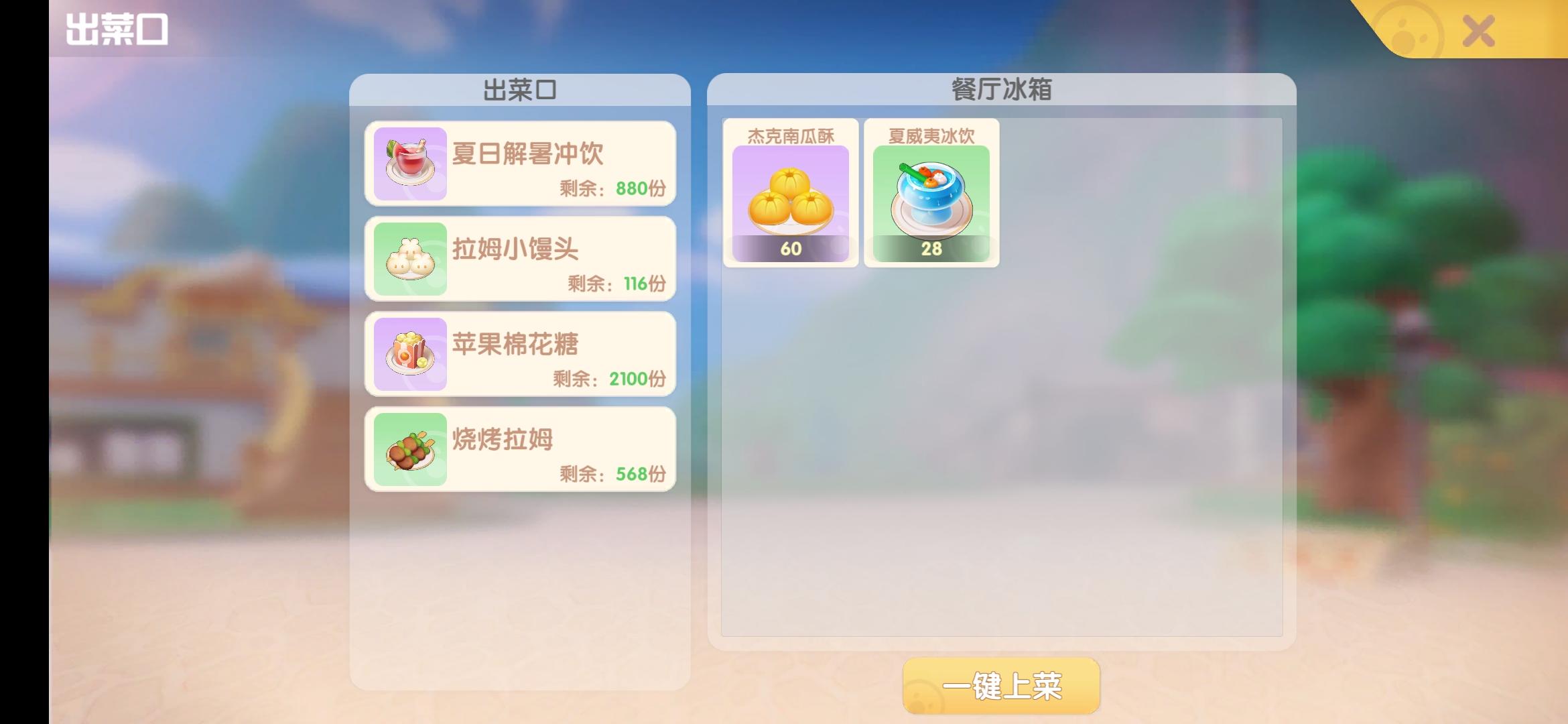Click the 拉姆小馒头 bun icon
Viewport: 1568px width, 724px height.
tap(410, 258)
